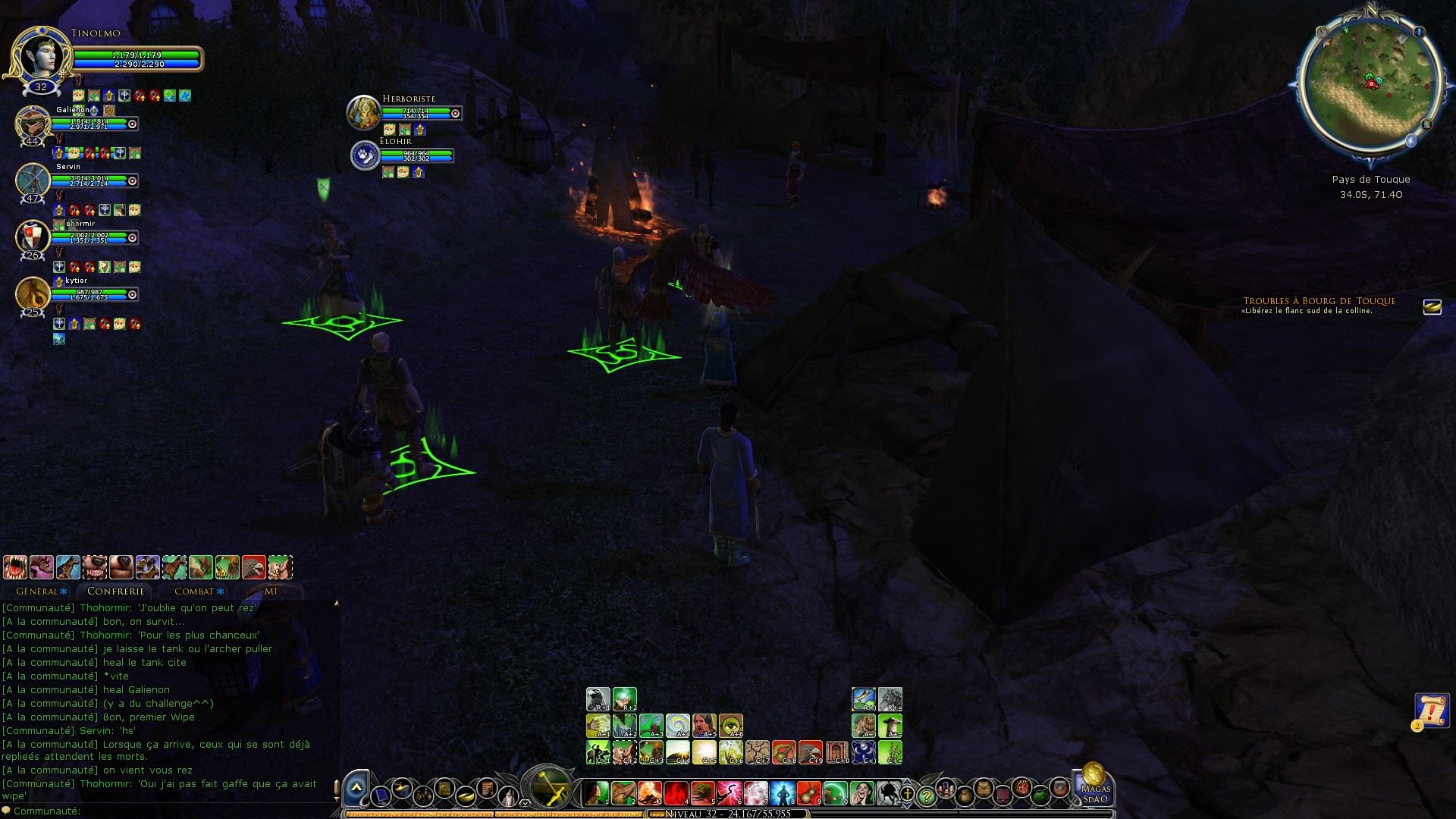The width and height of the screenshot is (1456, 819).
Task: Activate the green eye skill A+6
Action: click(x=730, y=726)
